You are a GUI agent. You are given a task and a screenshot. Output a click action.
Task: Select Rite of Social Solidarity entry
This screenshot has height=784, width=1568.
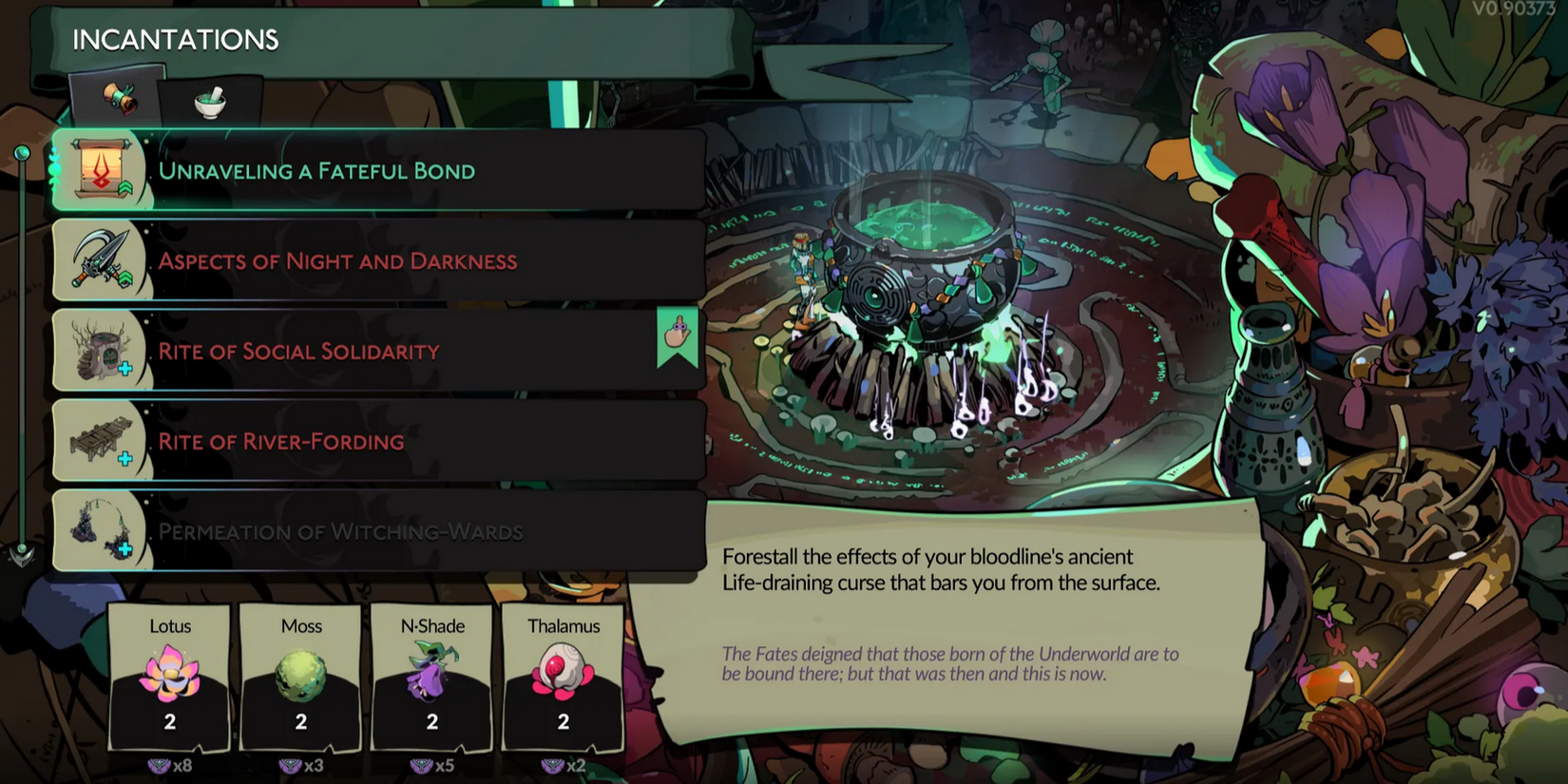[x=380, y=352]
